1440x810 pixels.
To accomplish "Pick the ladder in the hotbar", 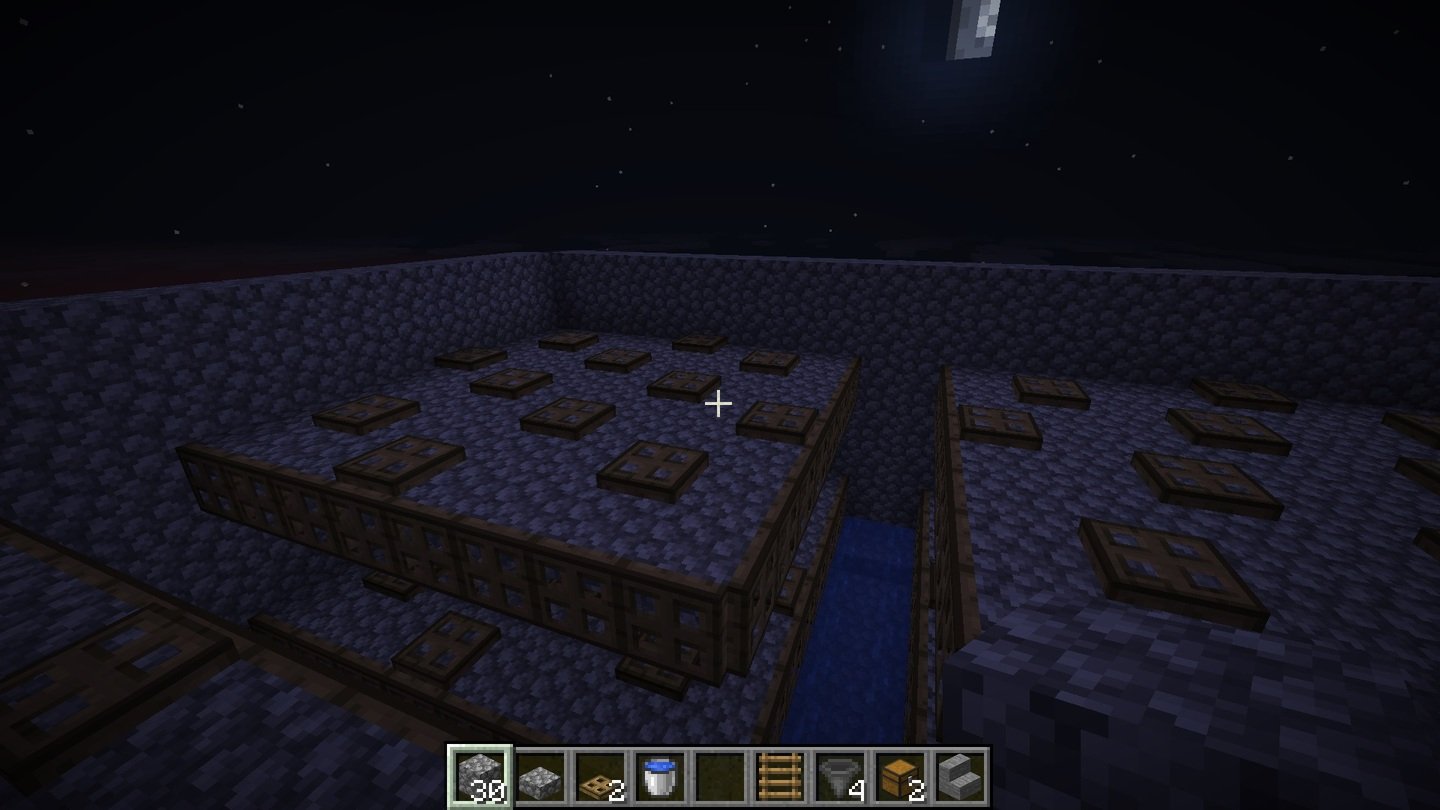I will (x=779, y=776).
